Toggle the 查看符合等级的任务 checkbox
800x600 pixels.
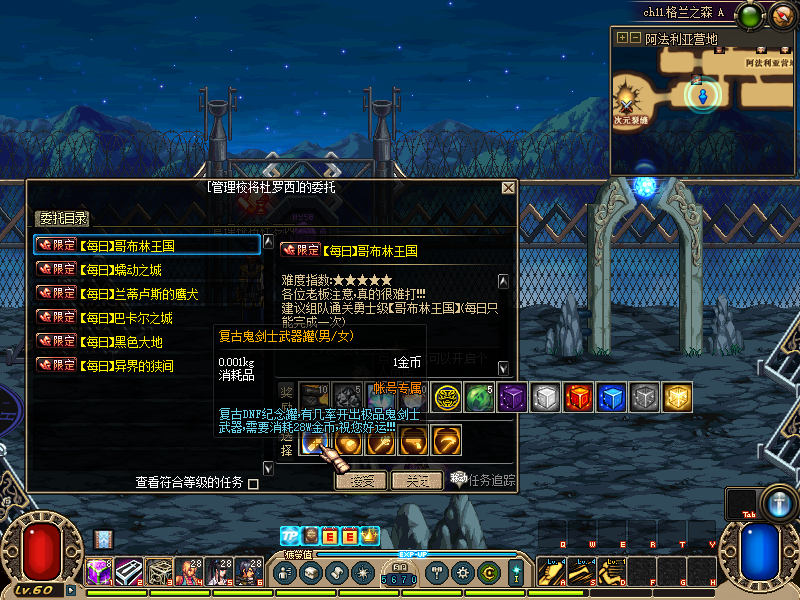pyautogui.click(x=253, y=484)
